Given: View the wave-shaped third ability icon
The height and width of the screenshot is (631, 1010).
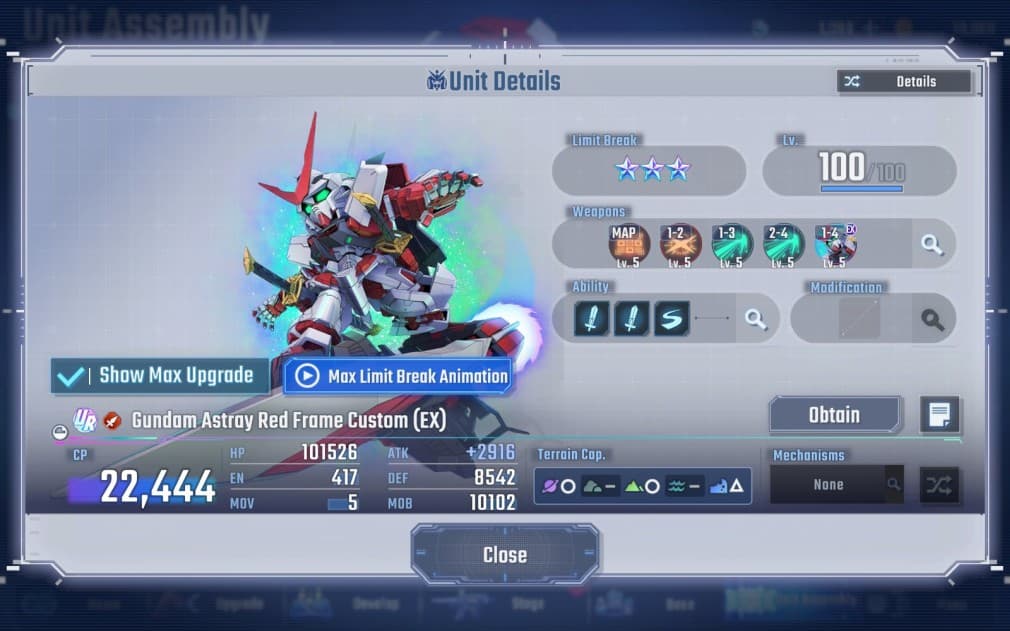Looking at the screenshot, I should [x=671, y=319].
